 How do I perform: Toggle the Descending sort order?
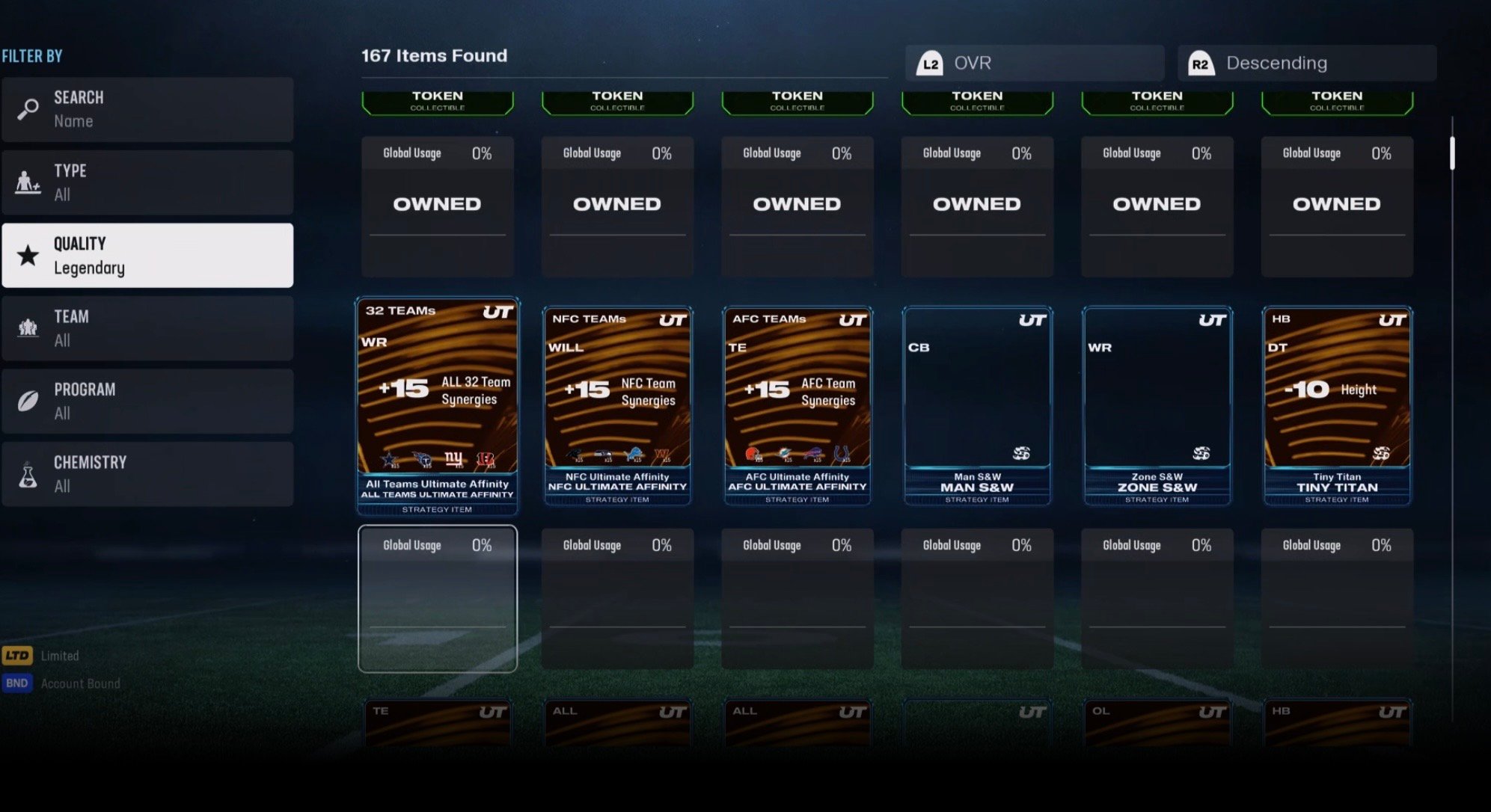[1306, 64]
